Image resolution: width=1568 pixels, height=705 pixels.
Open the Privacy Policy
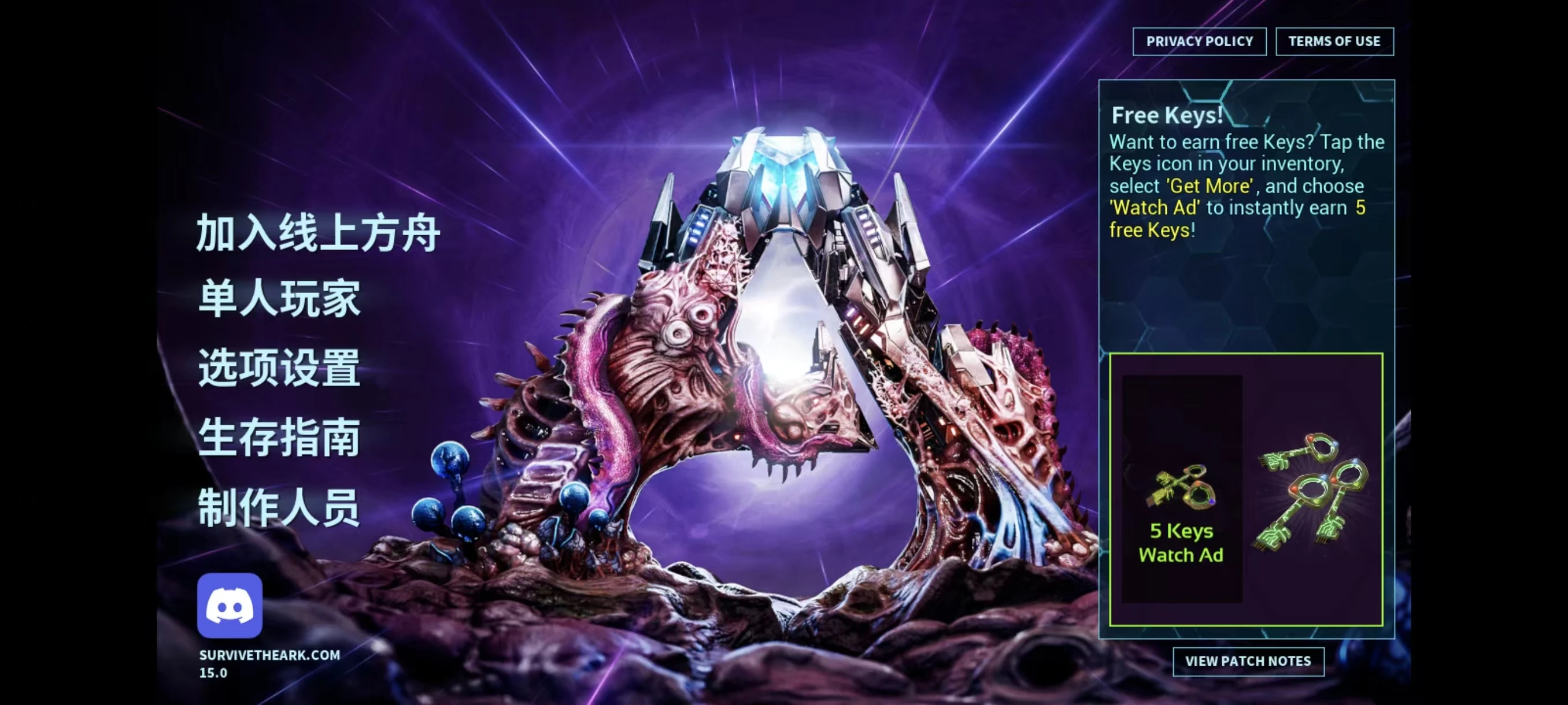(1199, 42)
